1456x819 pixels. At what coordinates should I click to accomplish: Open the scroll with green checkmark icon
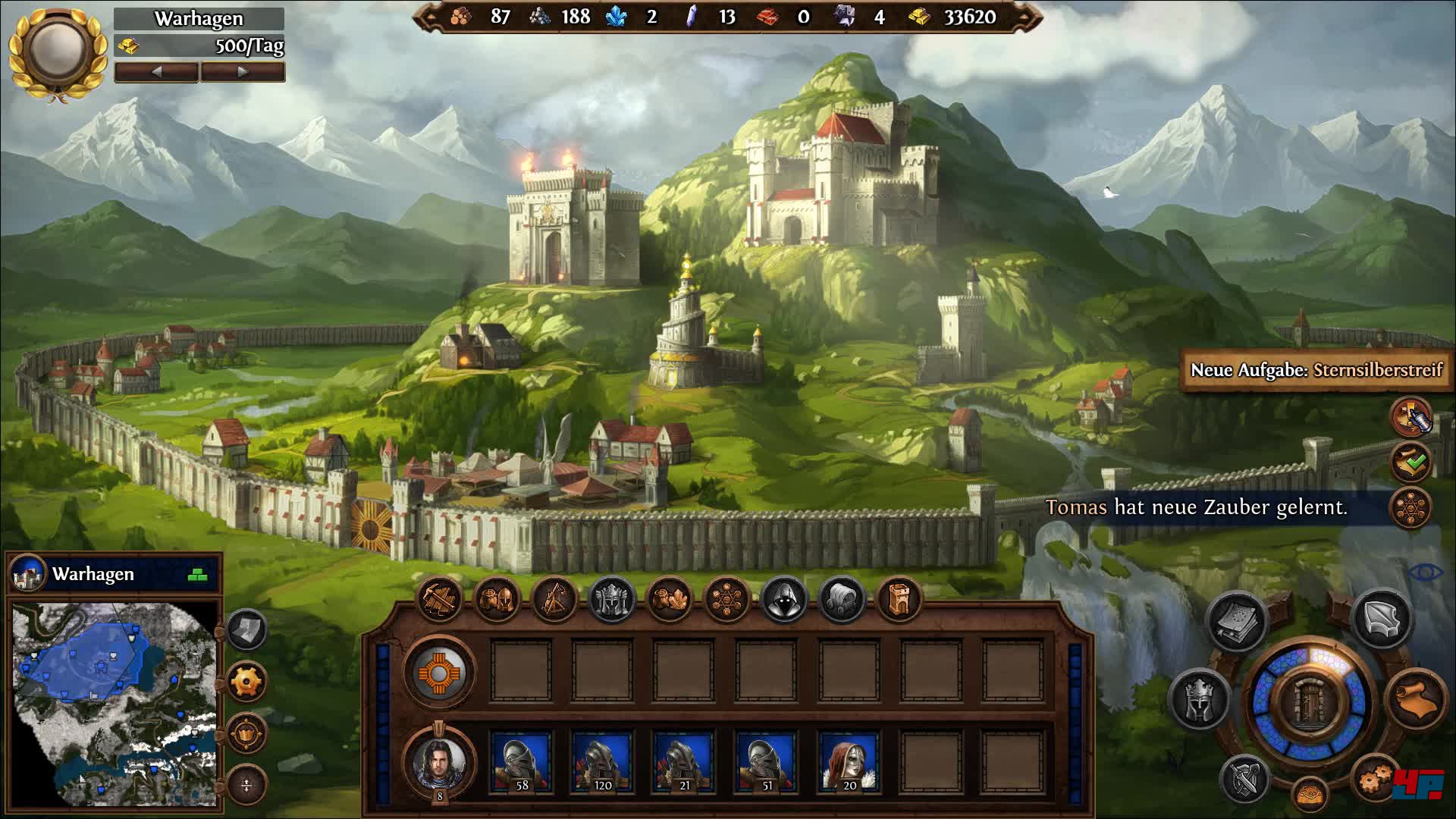(x=1410, y=461)
